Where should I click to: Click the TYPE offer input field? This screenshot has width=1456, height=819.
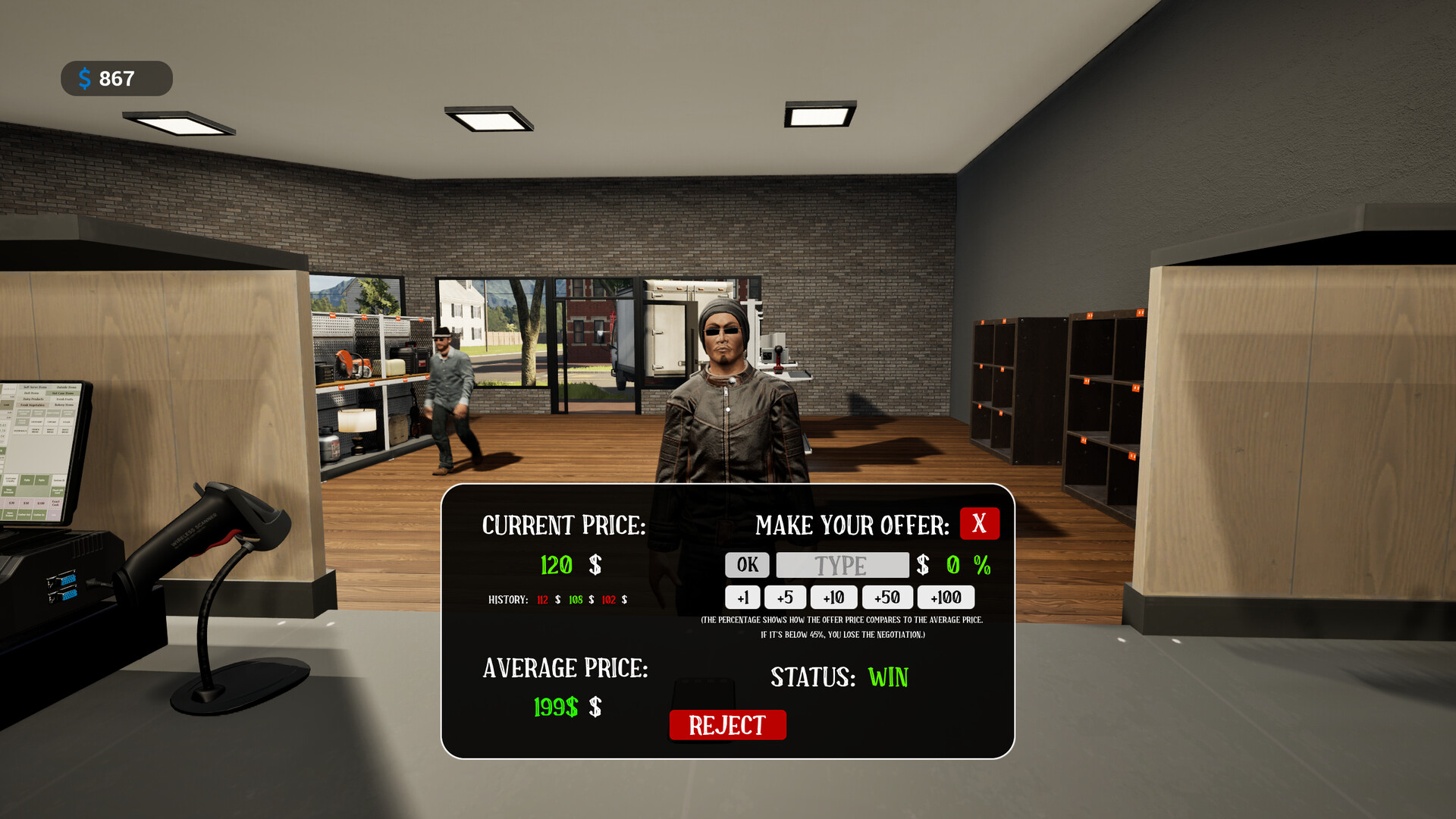tap(842, 564)
